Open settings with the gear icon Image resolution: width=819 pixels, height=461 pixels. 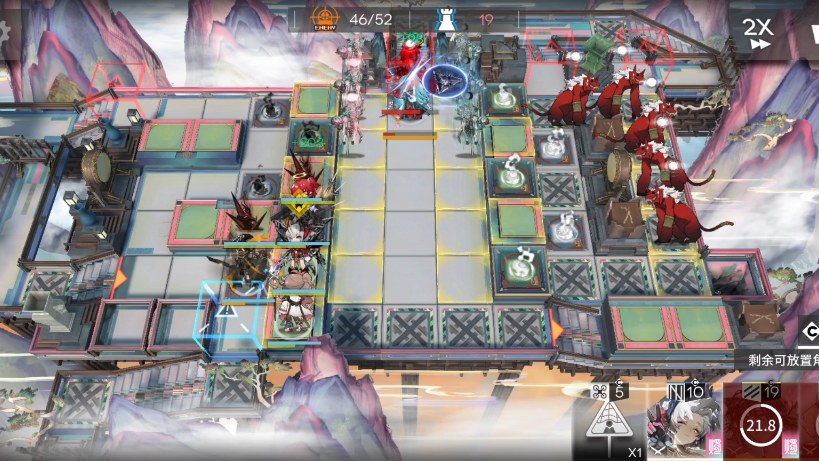4,30
